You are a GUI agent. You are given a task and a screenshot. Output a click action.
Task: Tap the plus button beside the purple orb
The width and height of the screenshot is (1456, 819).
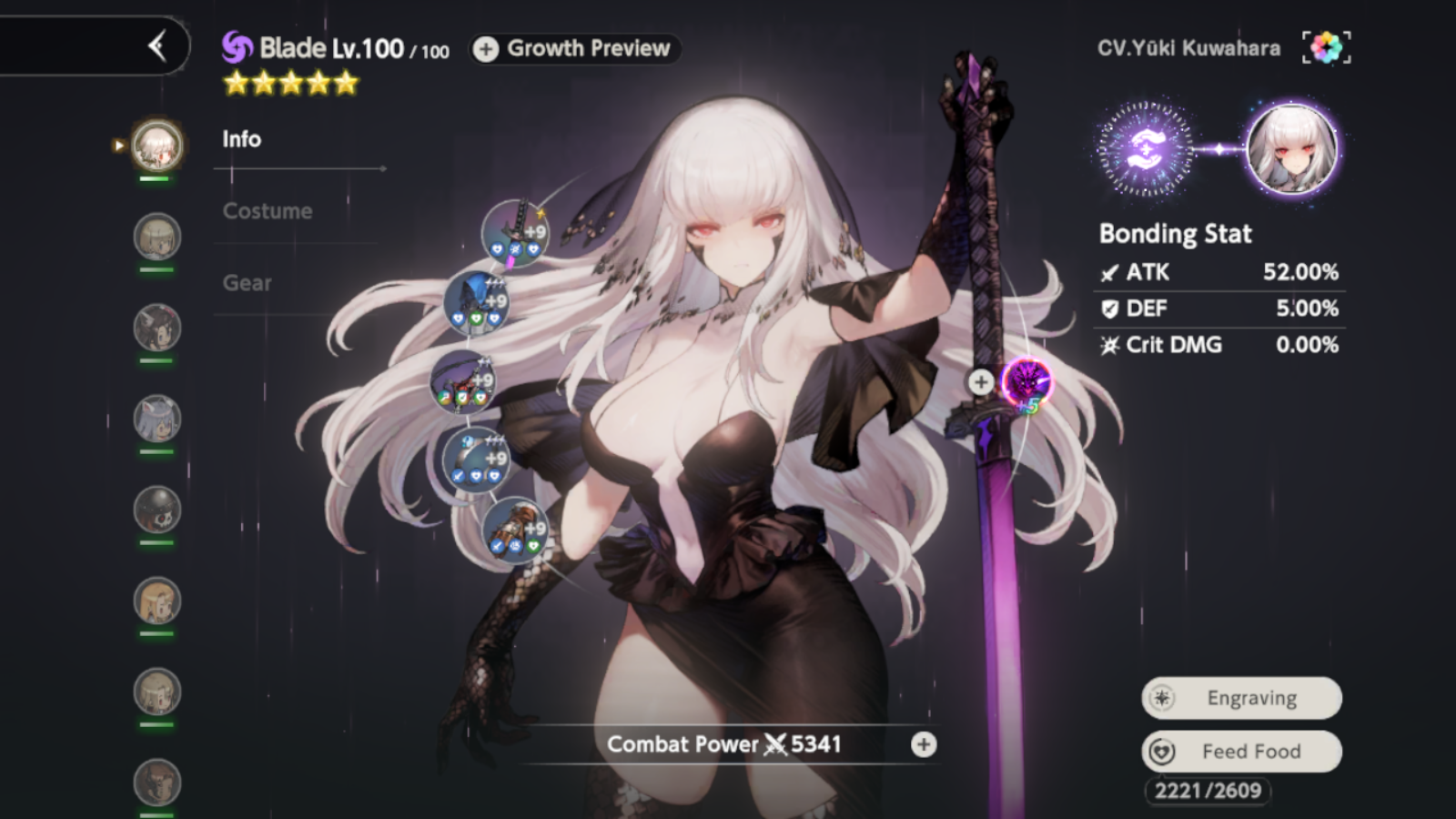980,382
